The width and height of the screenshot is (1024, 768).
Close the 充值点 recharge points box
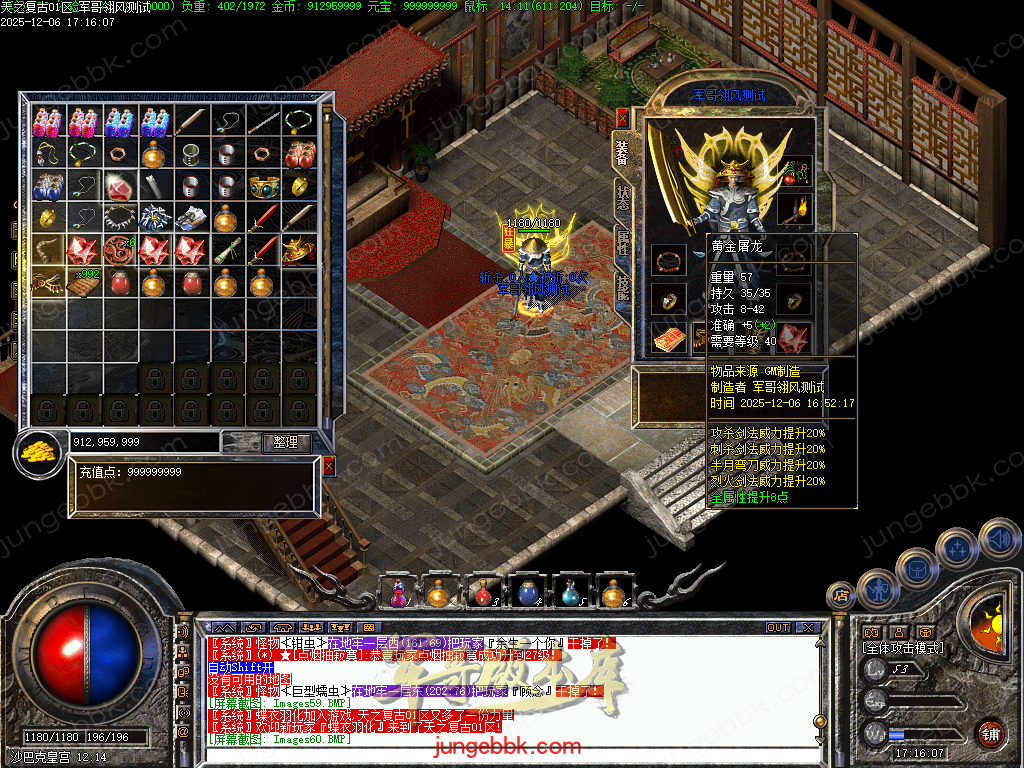(x=329, y=465)
